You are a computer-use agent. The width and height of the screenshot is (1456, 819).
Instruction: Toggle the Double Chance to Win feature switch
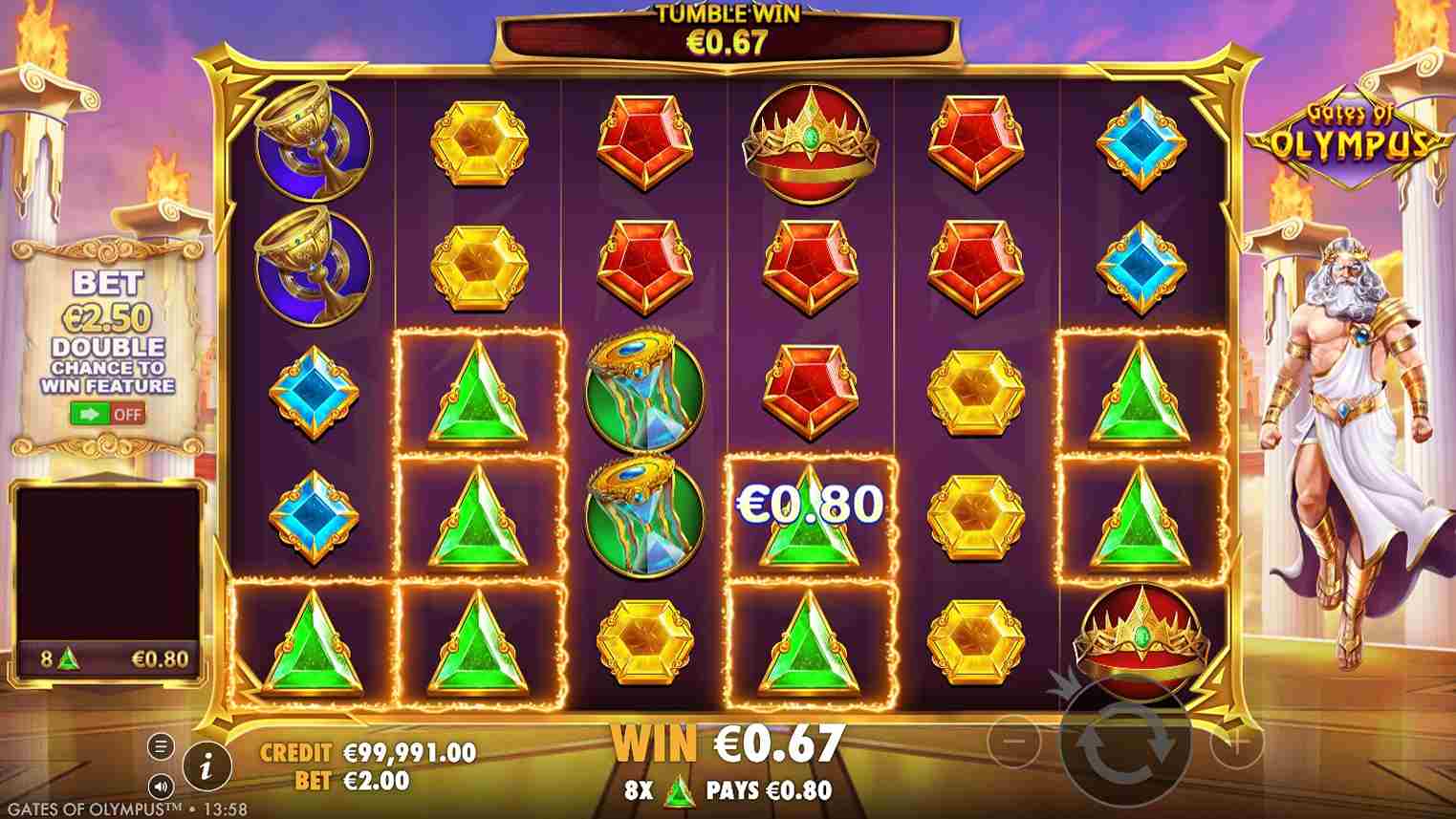pos(107,415)
